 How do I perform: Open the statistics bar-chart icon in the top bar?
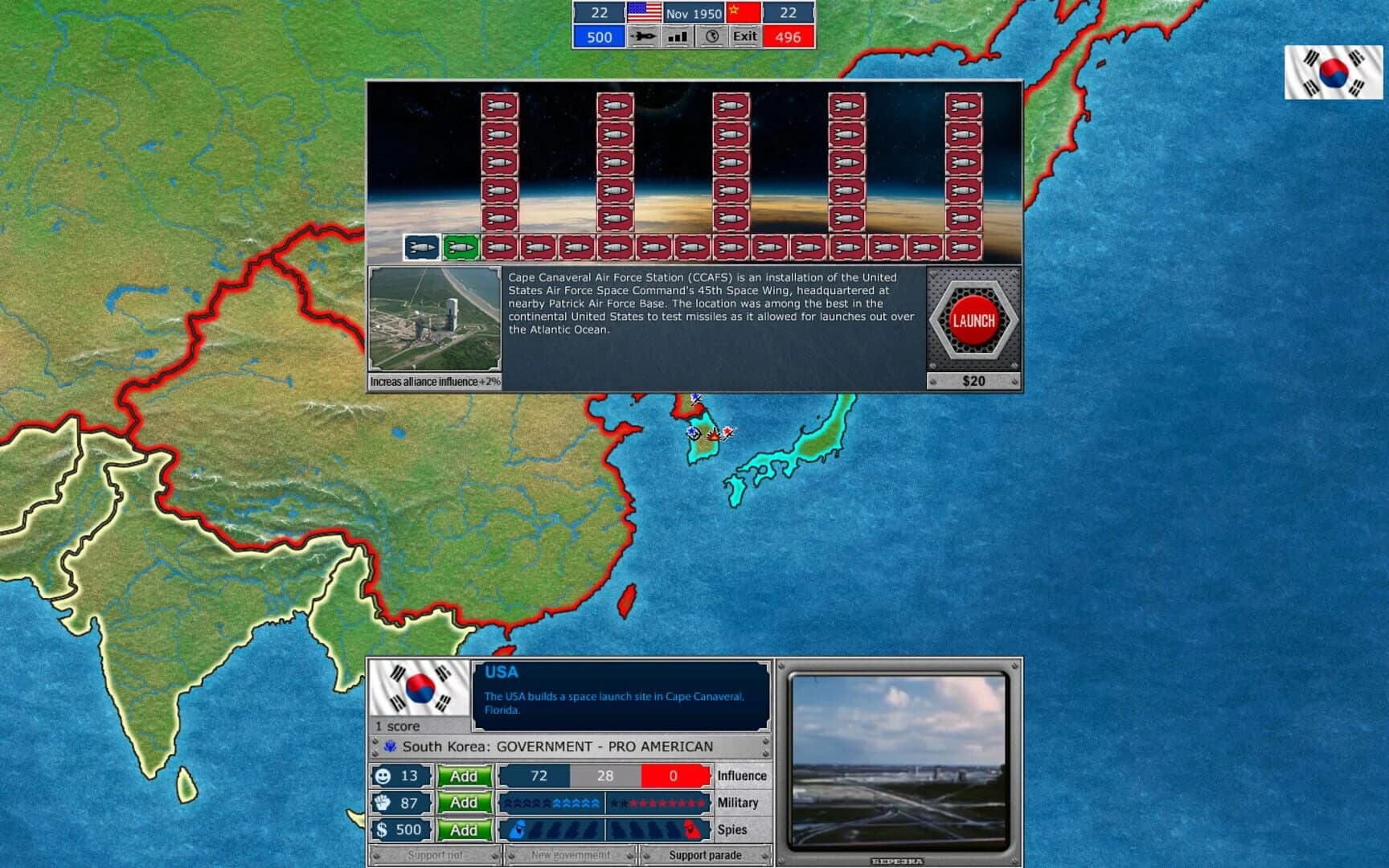(676, 37)
